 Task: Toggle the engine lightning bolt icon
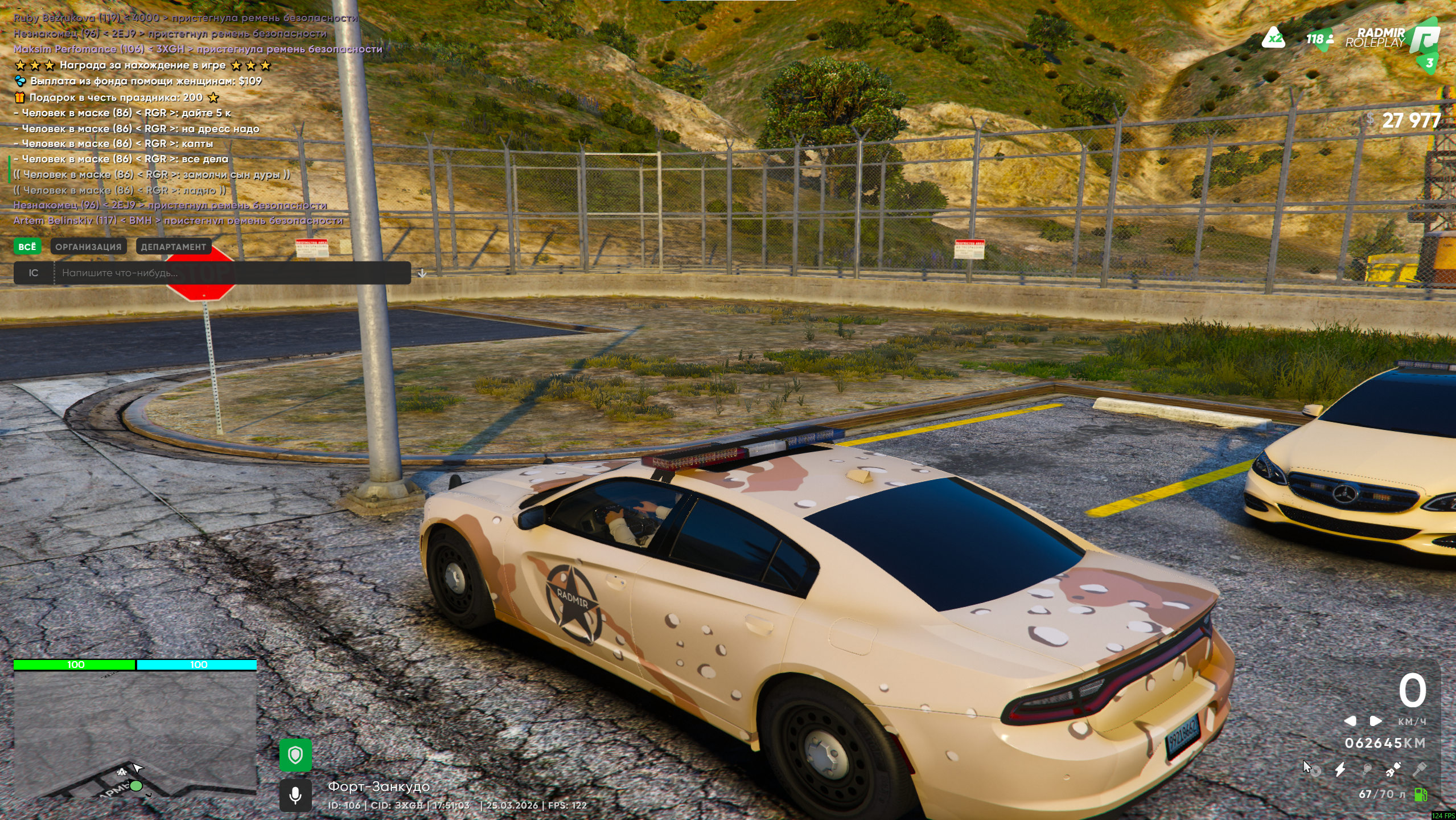pyautogui.click(x=1340, y=769)
